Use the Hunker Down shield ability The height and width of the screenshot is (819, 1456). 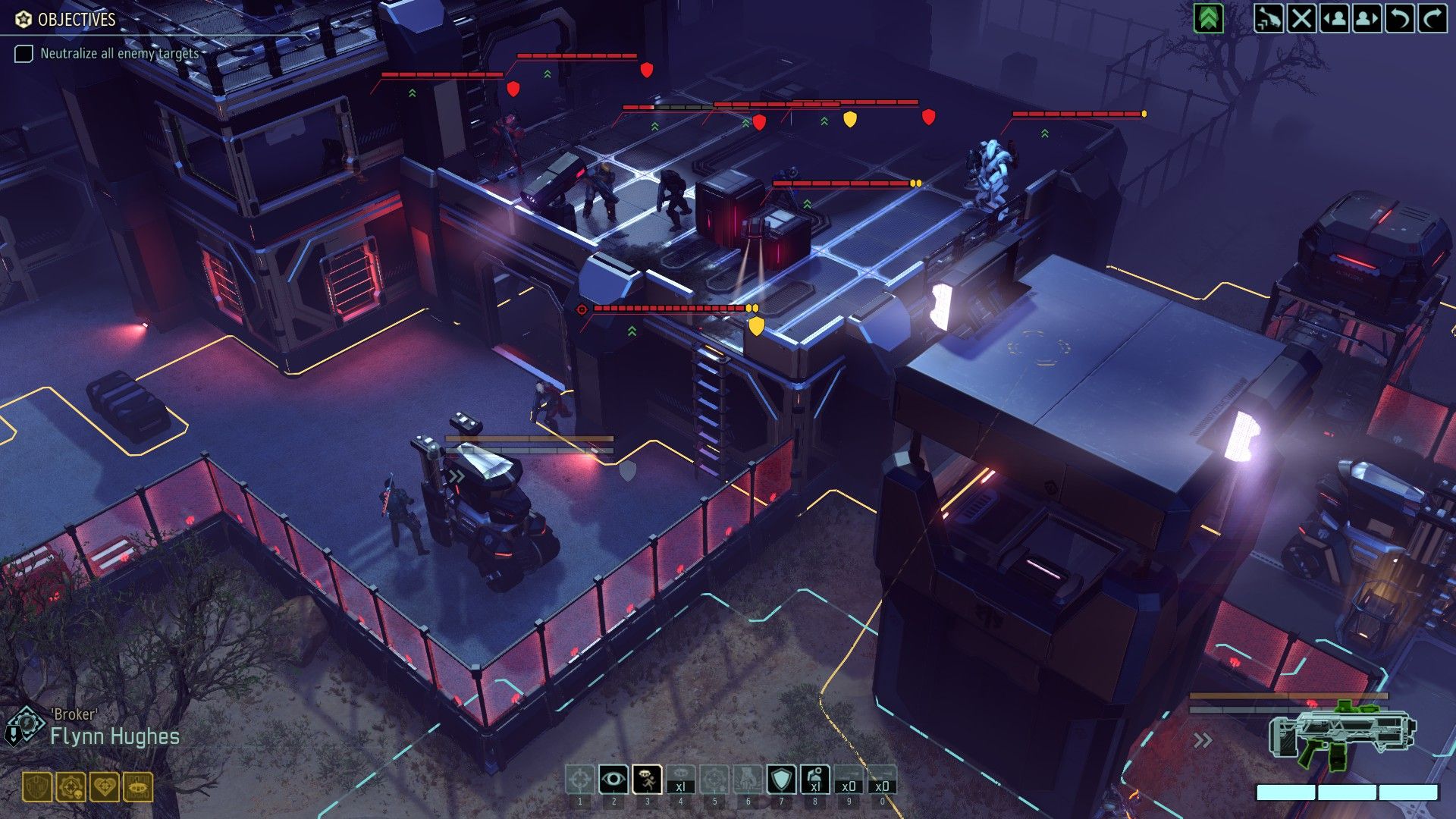[x=781, y=780]
